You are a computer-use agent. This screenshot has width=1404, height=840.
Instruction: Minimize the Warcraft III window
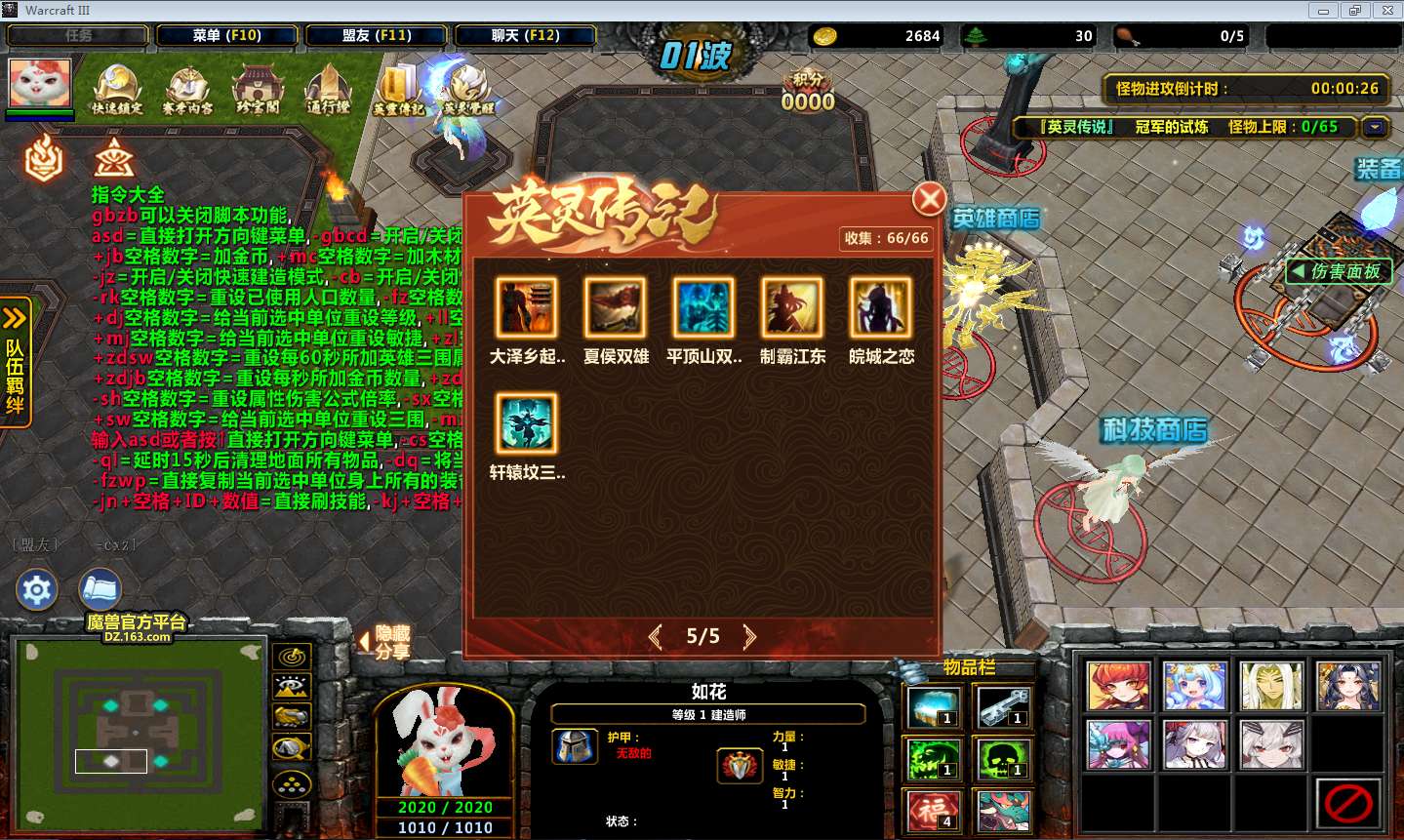tap(1323, 11)
